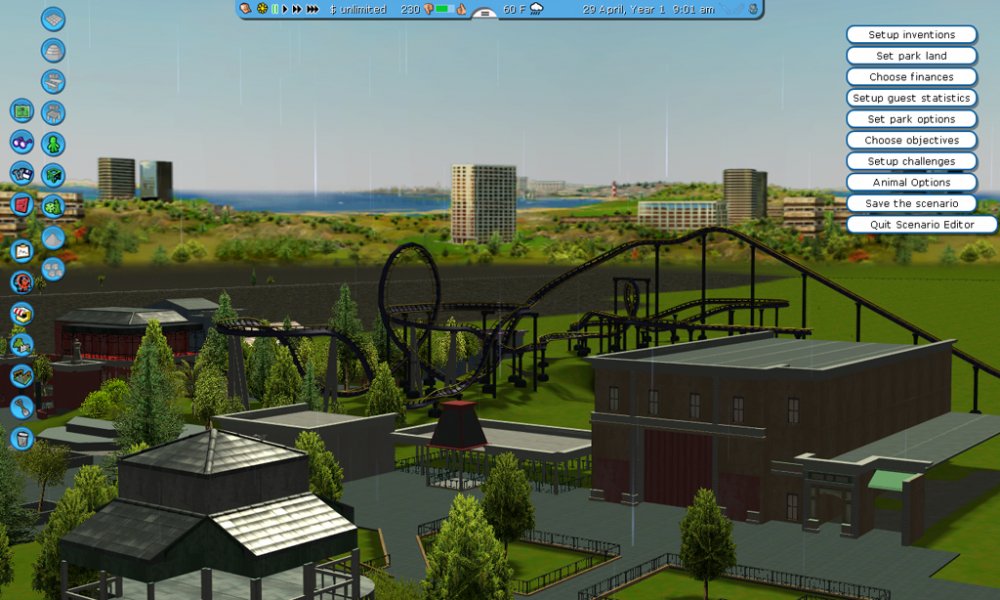The height and width of the screenshot is (600, 1000).
Task: Expand the top bar pull-down handle
Action: tap(485, 14)
